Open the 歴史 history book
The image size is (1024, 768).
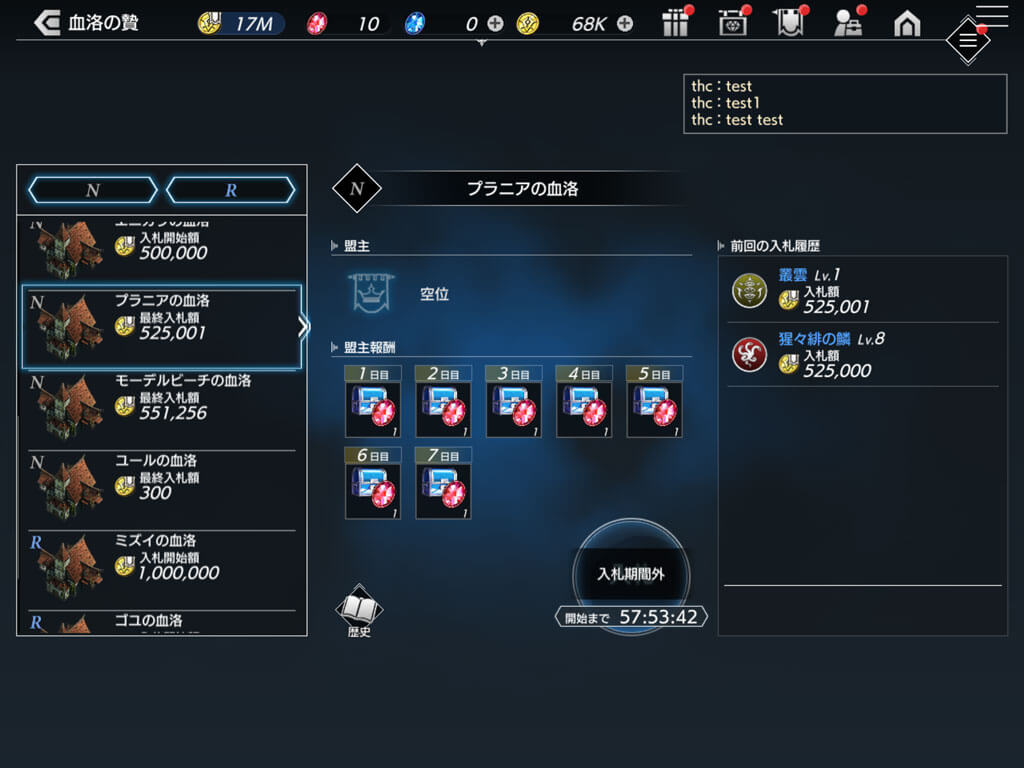[x=359, y=611]
